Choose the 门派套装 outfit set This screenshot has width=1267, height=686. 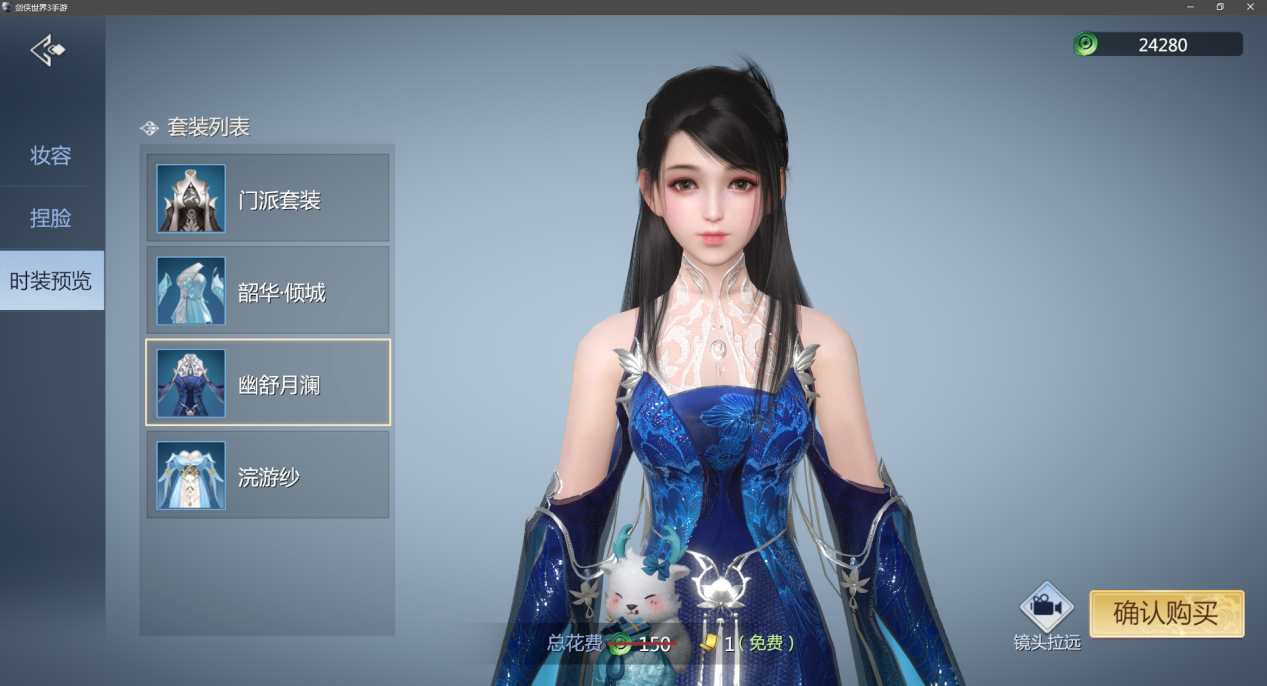point(267,199)
